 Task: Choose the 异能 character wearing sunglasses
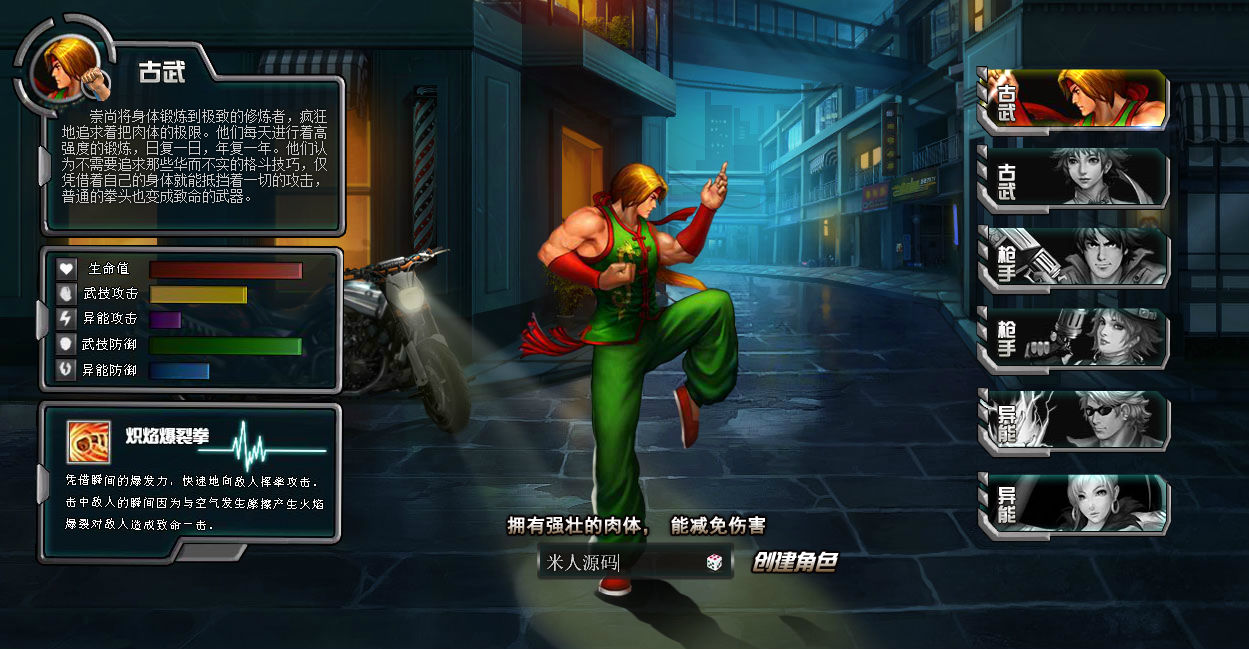(1073, 420)
